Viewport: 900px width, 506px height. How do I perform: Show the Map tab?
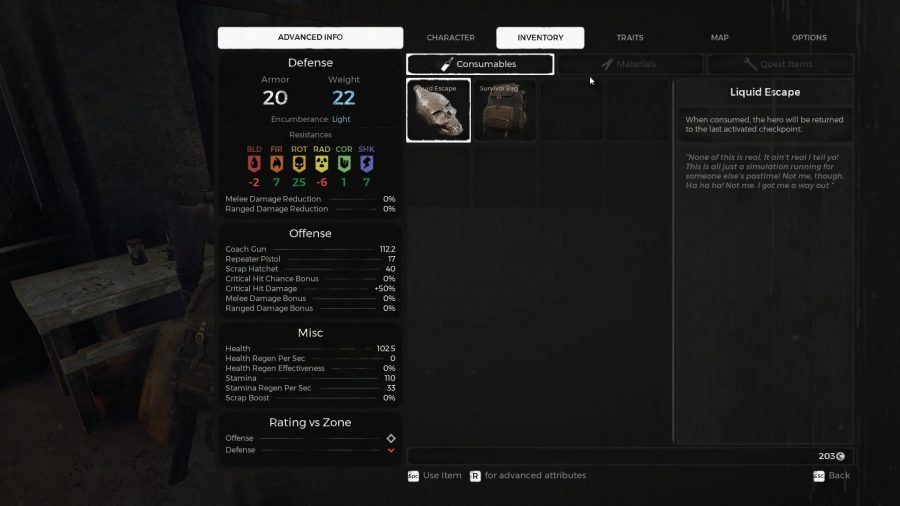click(719, 38)
